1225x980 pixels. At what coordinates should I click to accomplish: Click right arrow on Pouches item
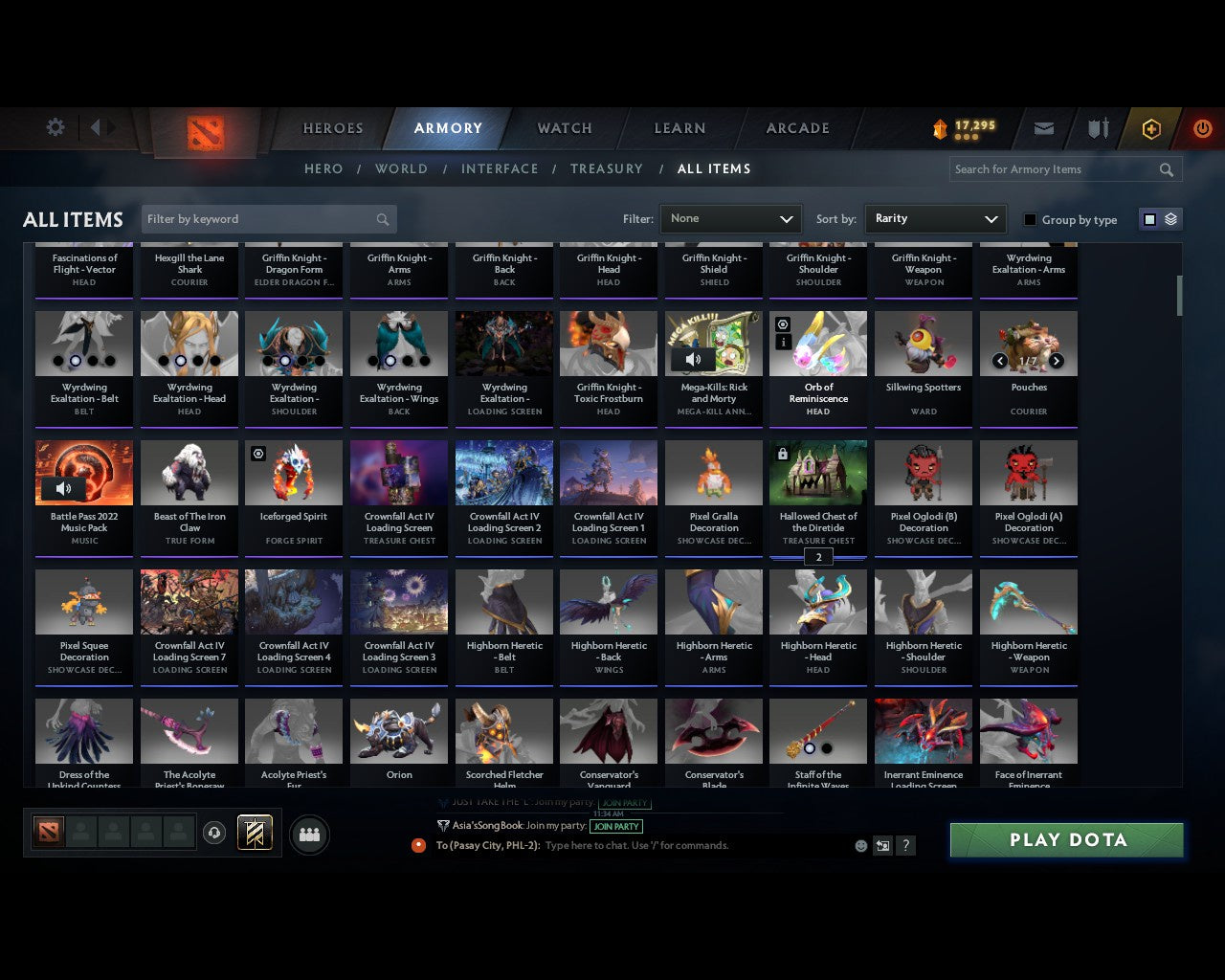(1057, 362)
